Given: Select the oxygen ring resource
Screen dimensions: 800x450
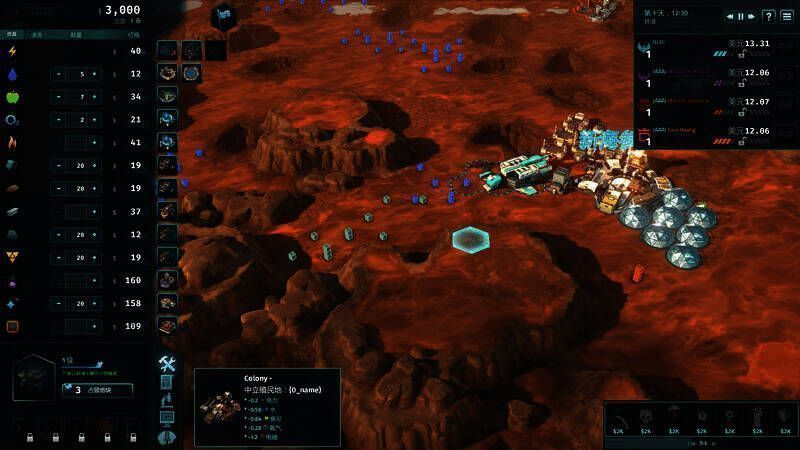Looking at the screenshot, I should [13, 120].
